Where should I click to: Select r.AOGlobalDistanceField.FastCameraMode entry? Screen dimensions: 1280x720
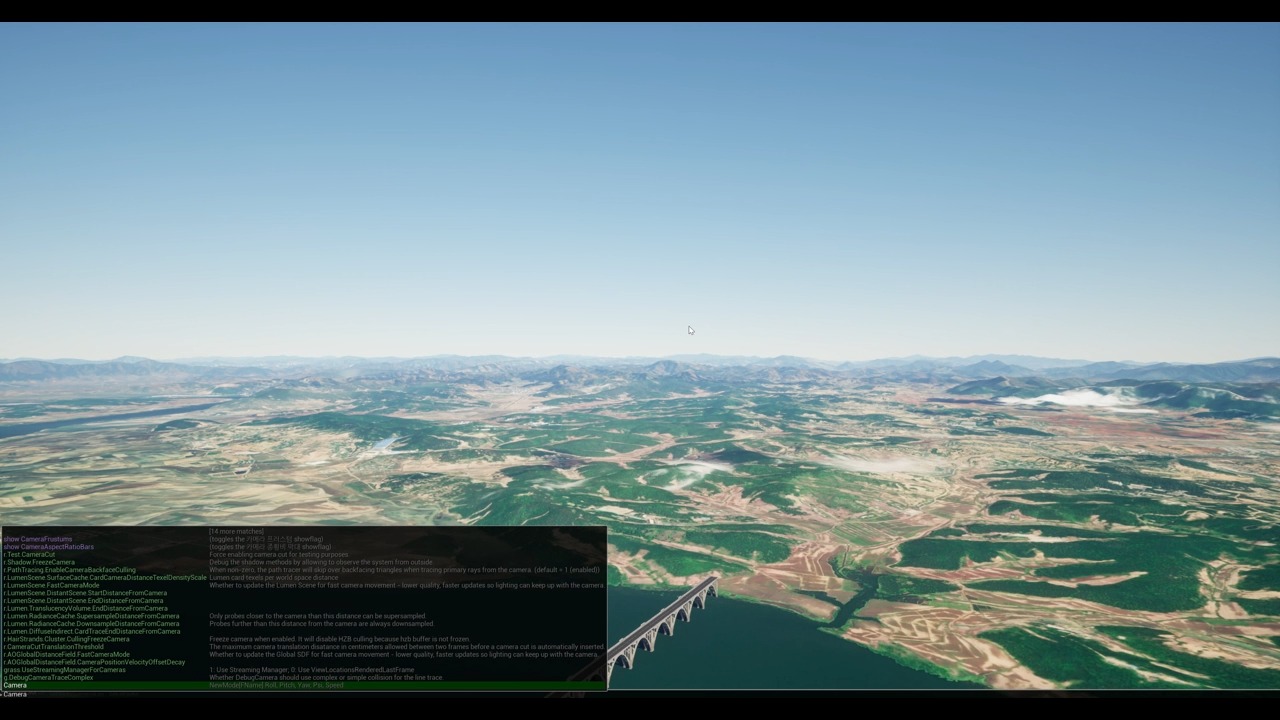(x=68, y=654)
